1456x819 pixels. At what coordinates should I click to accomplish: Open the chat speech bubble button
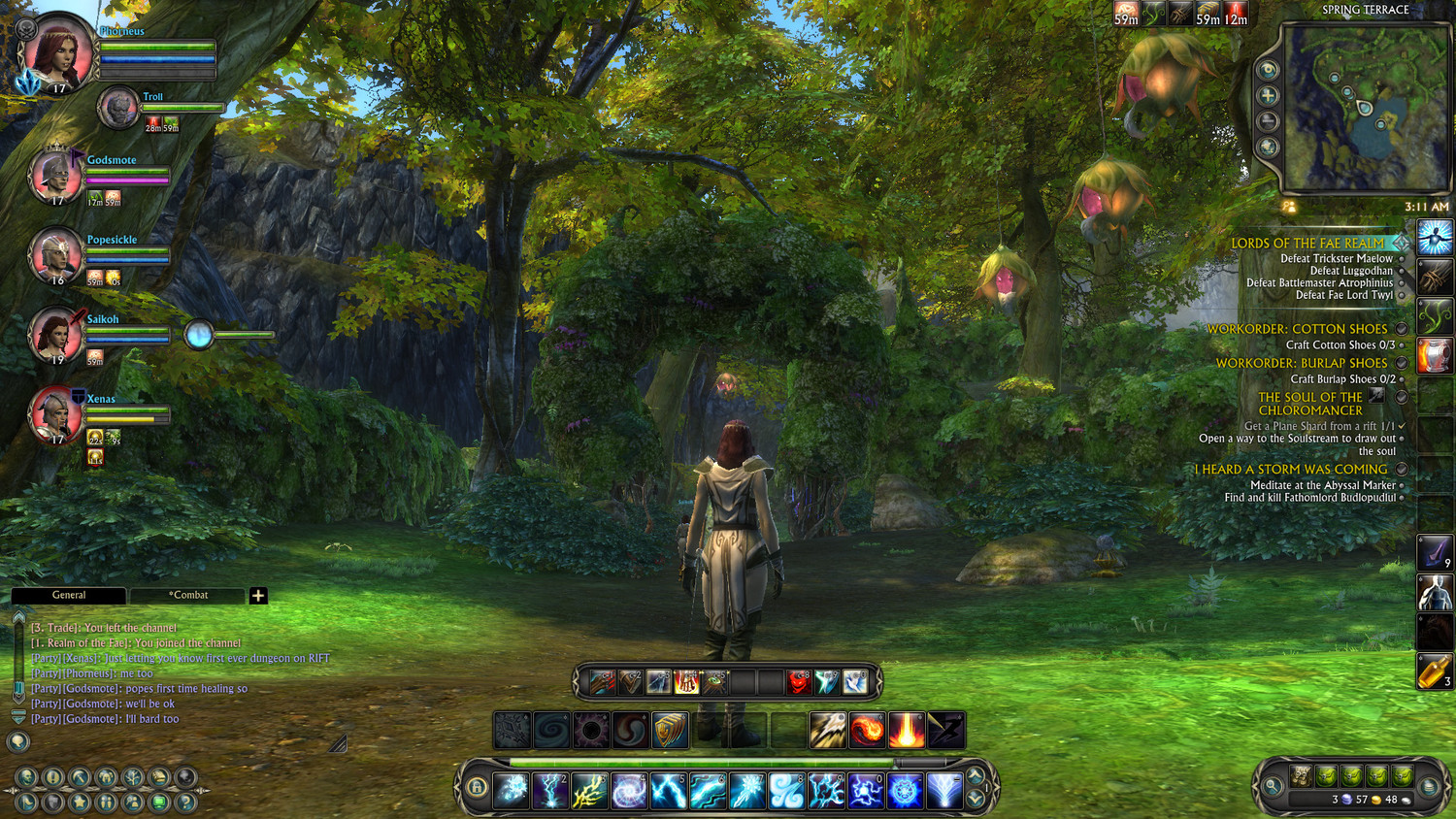click(x=17, y=742)
